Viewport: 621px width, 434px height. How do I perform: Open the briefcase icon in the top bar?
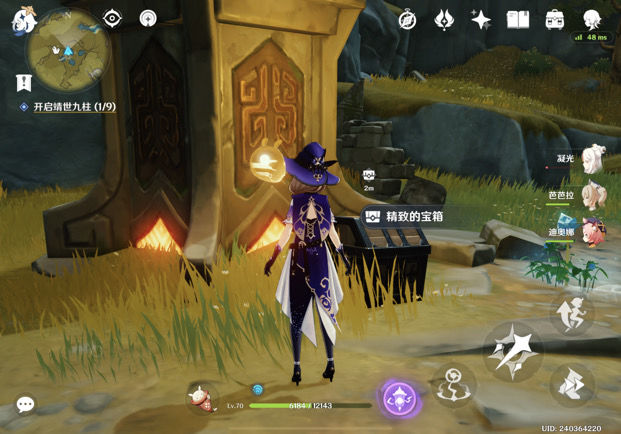coord(554,20)
